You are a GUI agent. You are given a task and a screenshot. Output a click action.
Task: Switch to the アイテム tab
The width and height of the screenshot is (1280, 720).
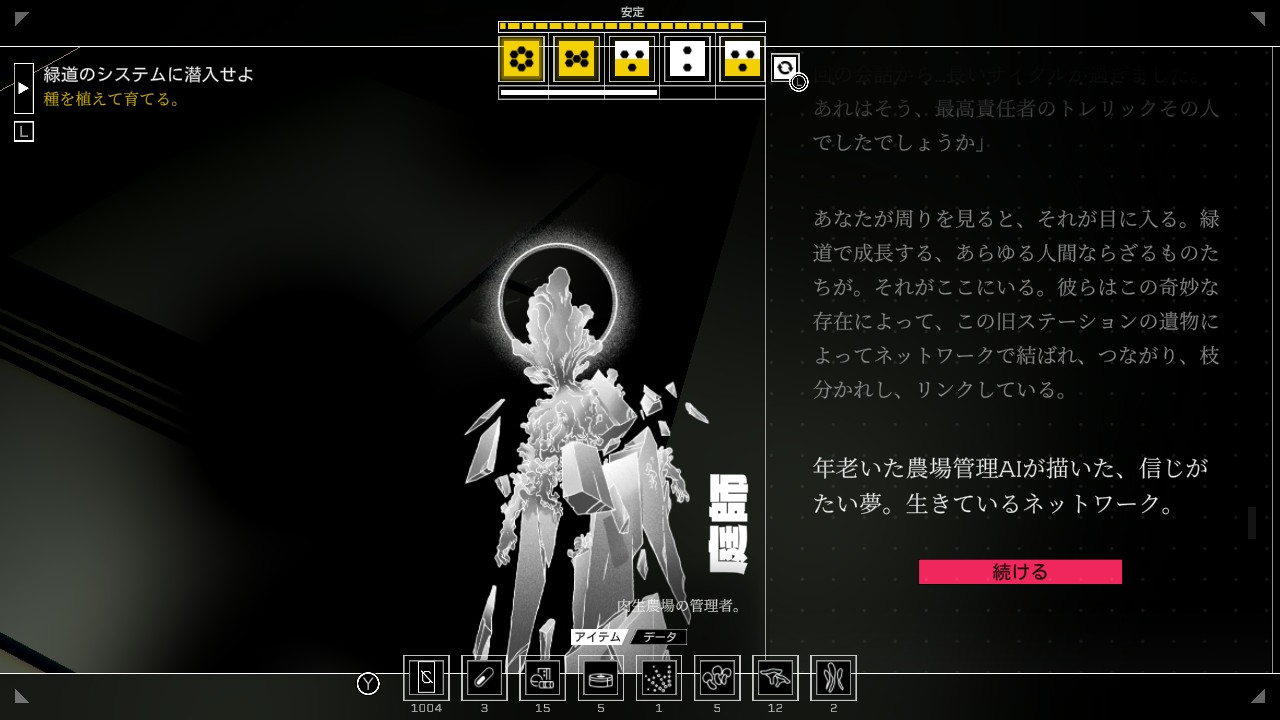(600, 637)
